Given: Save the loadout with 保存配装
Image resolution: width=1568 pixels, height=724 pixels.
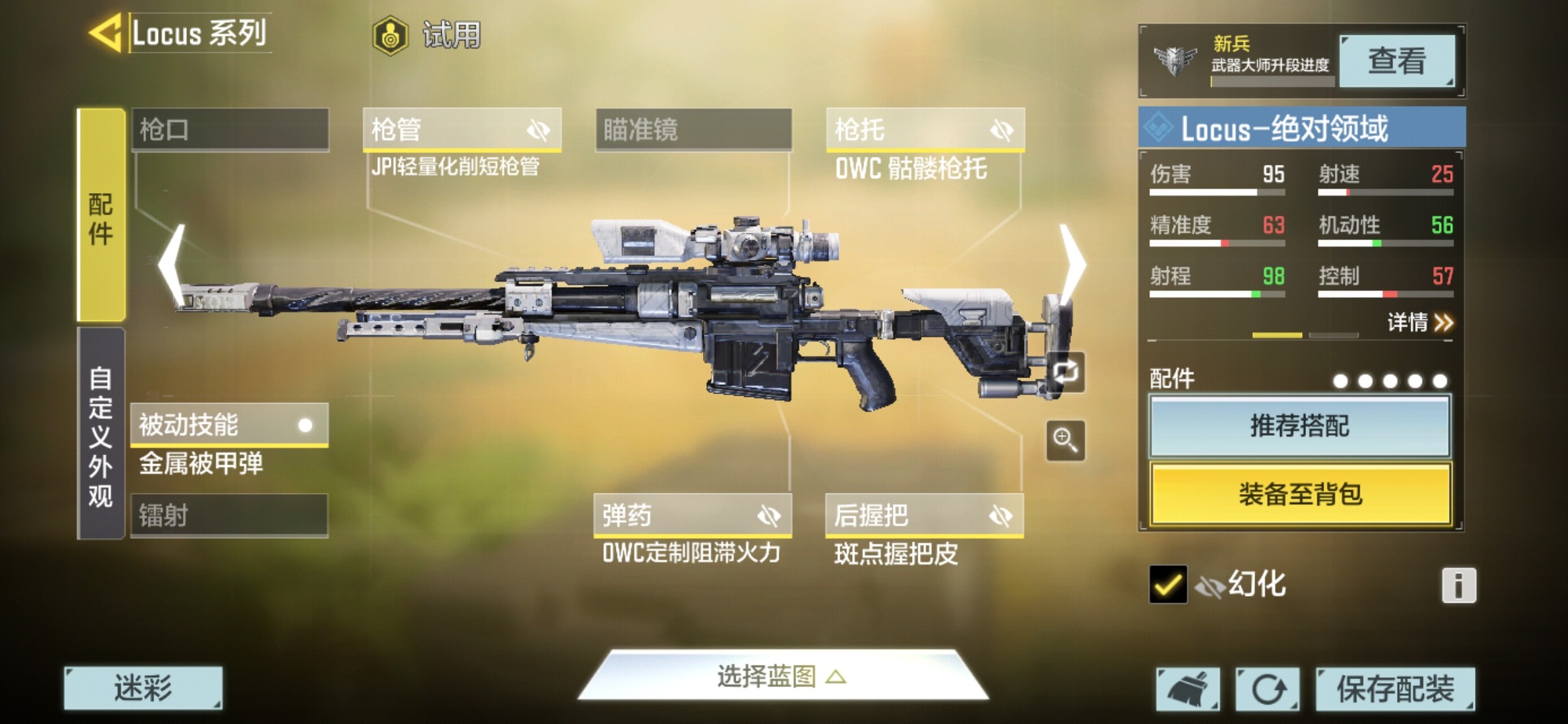Looking at the screenshot, I should 1395,688.
